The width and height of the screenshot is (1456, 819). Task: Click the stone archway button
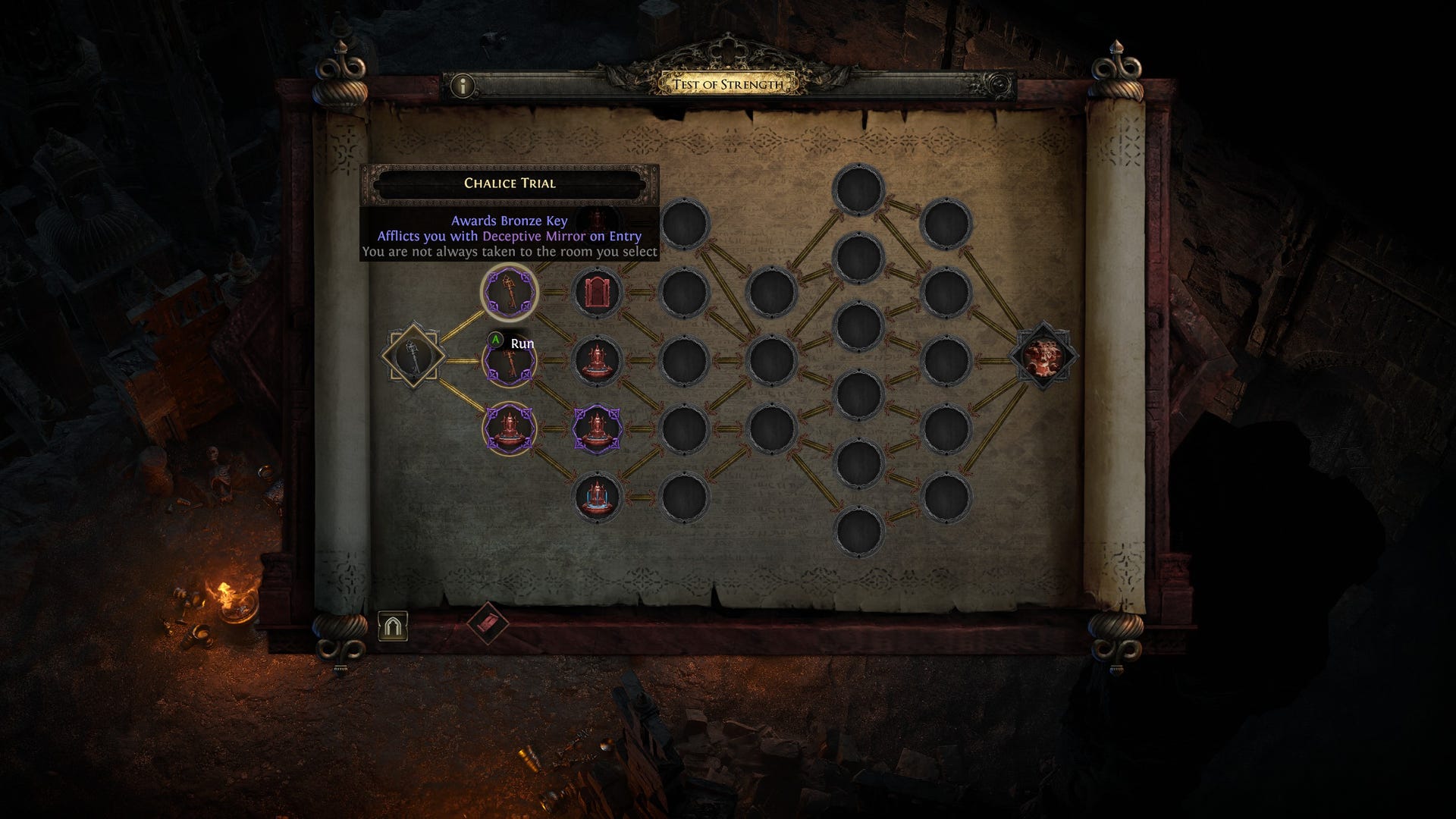pyautogui.click(x=393, y=626)
